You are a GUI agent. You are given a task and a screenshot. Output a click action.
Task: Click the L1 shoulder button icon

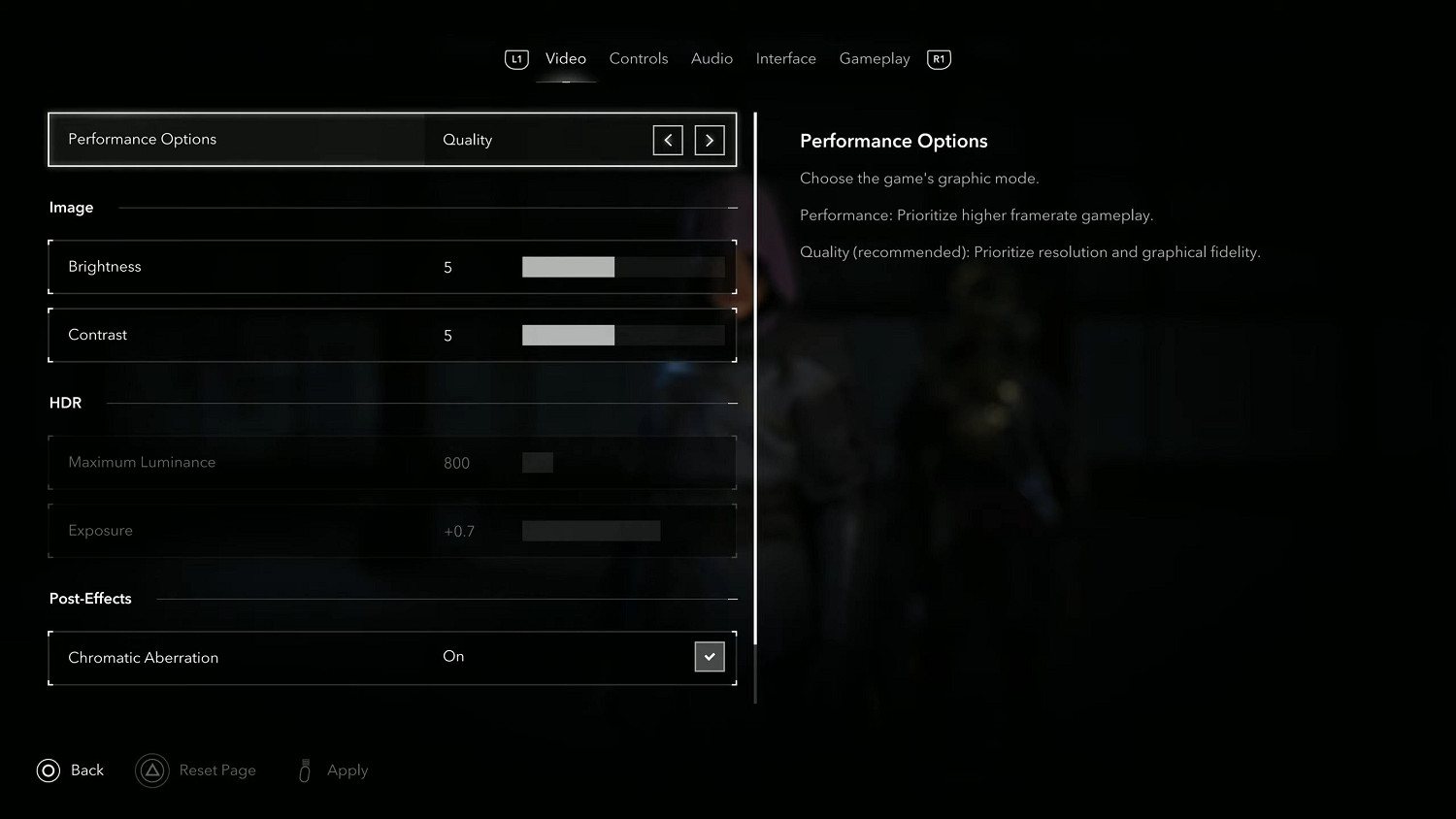[x=516, y=58]
